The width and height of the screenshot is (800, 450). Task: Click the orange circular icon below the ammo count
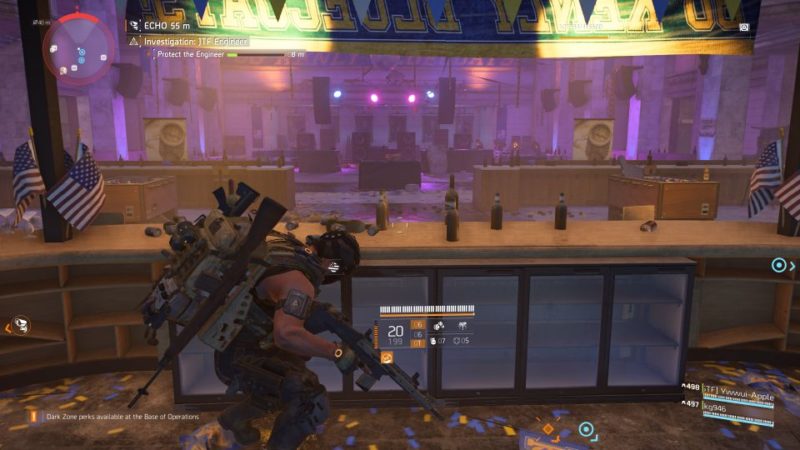click(x=386, y=356)
